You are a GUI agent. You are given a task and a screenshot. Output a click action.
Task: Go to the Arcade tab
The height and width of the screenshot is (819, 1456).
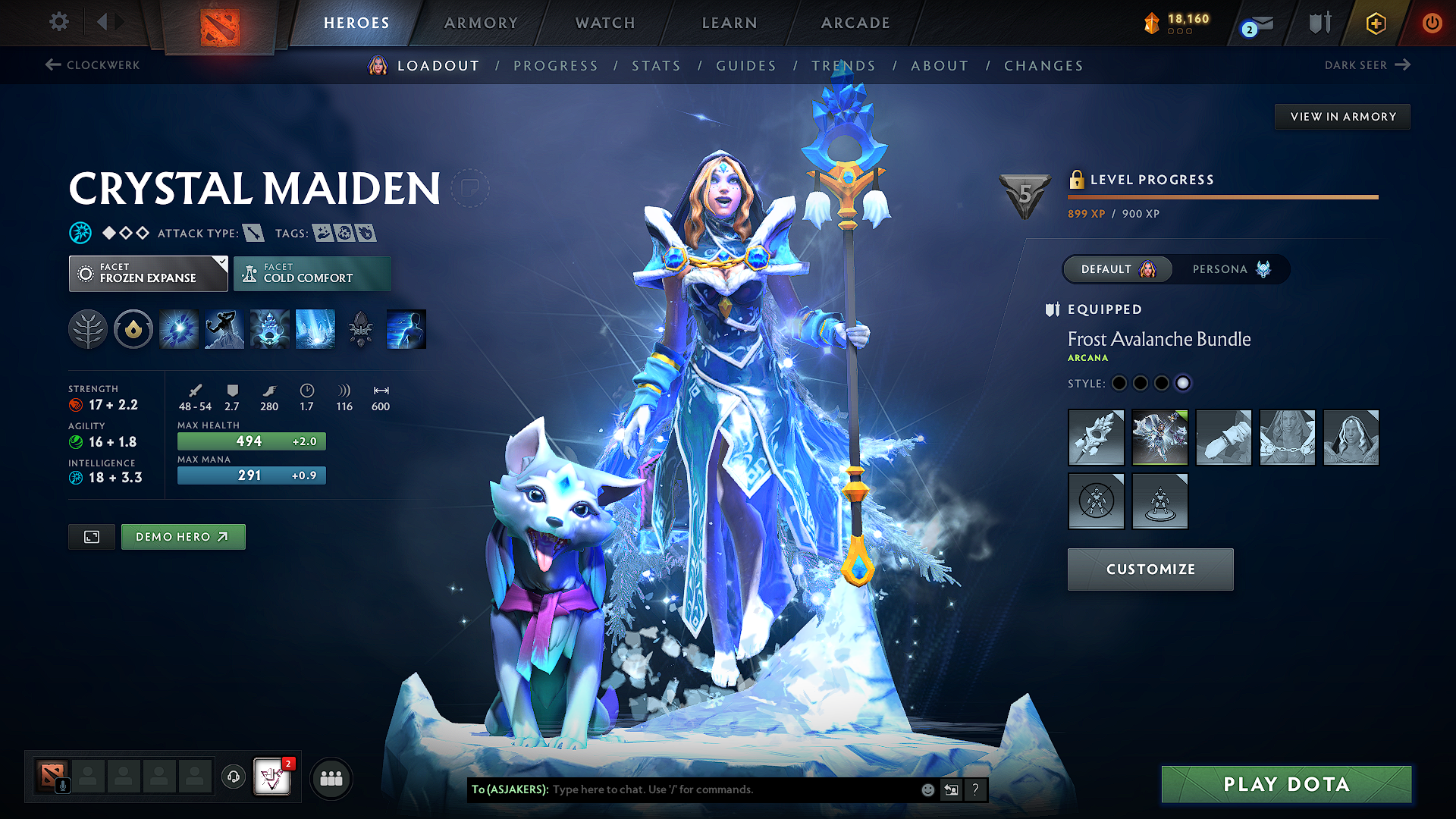point(855,23)
